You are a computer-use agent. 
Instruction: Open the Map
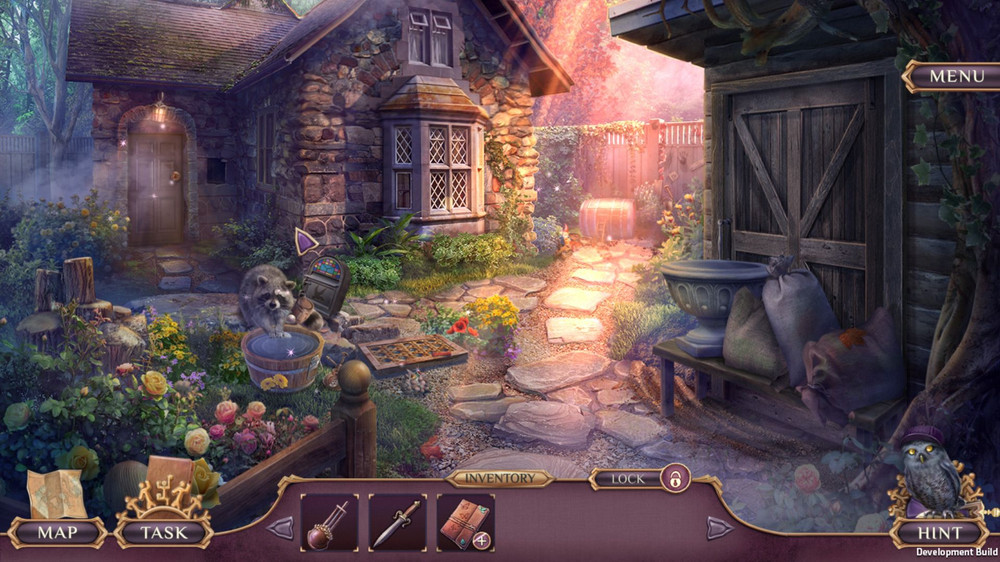(57, 532)
